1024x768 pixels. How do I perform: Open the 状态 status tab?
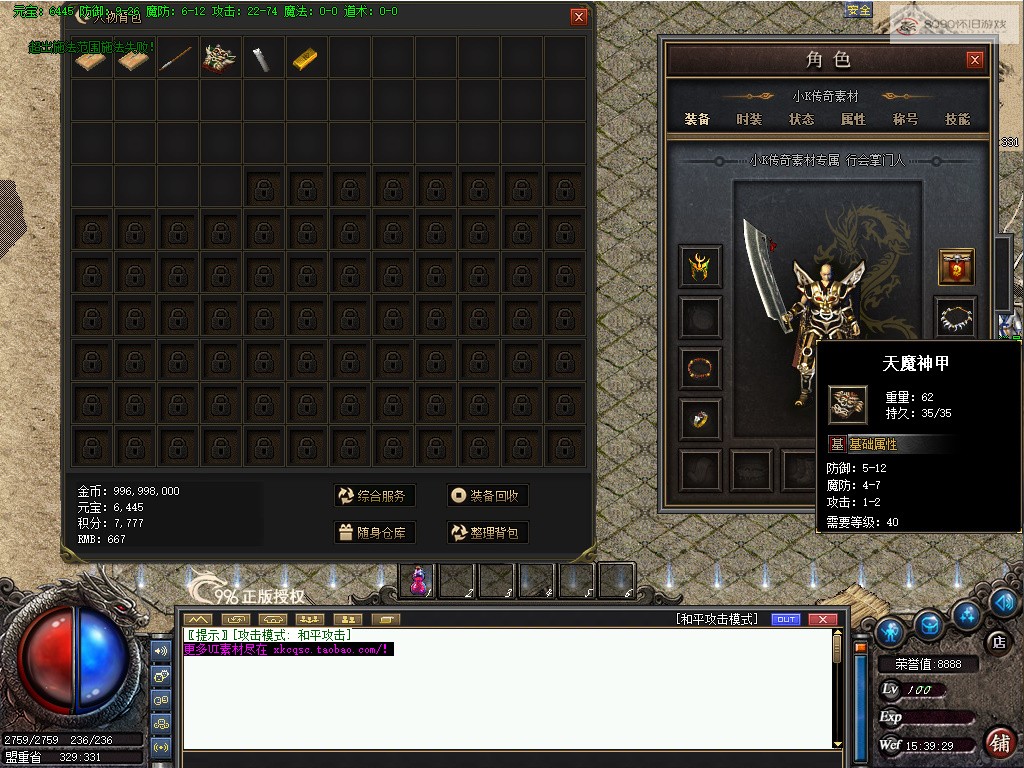[x=801, y=119]
